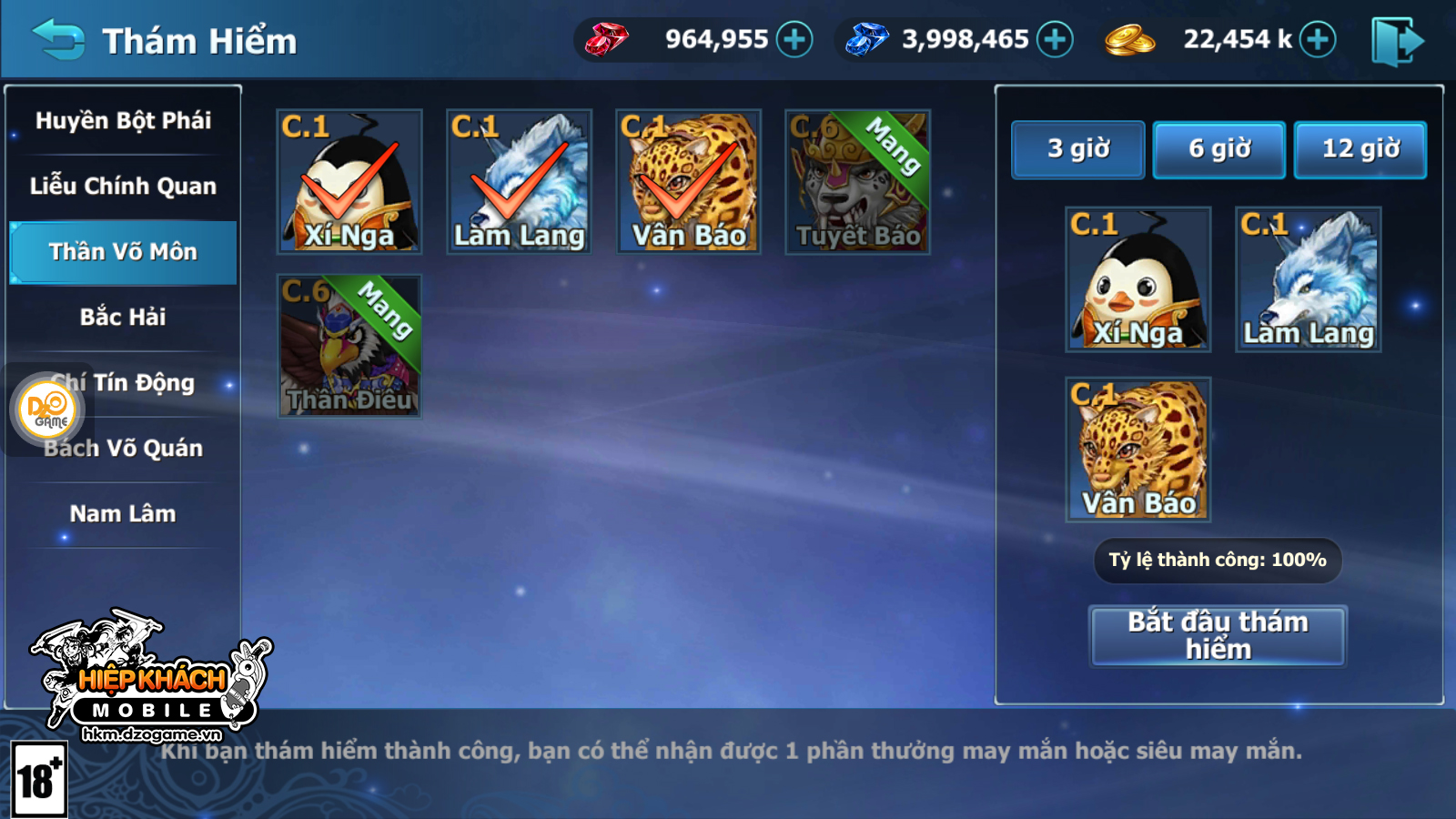
Task: Choose Liễu Chính Quan location
Action: [123, 187]
